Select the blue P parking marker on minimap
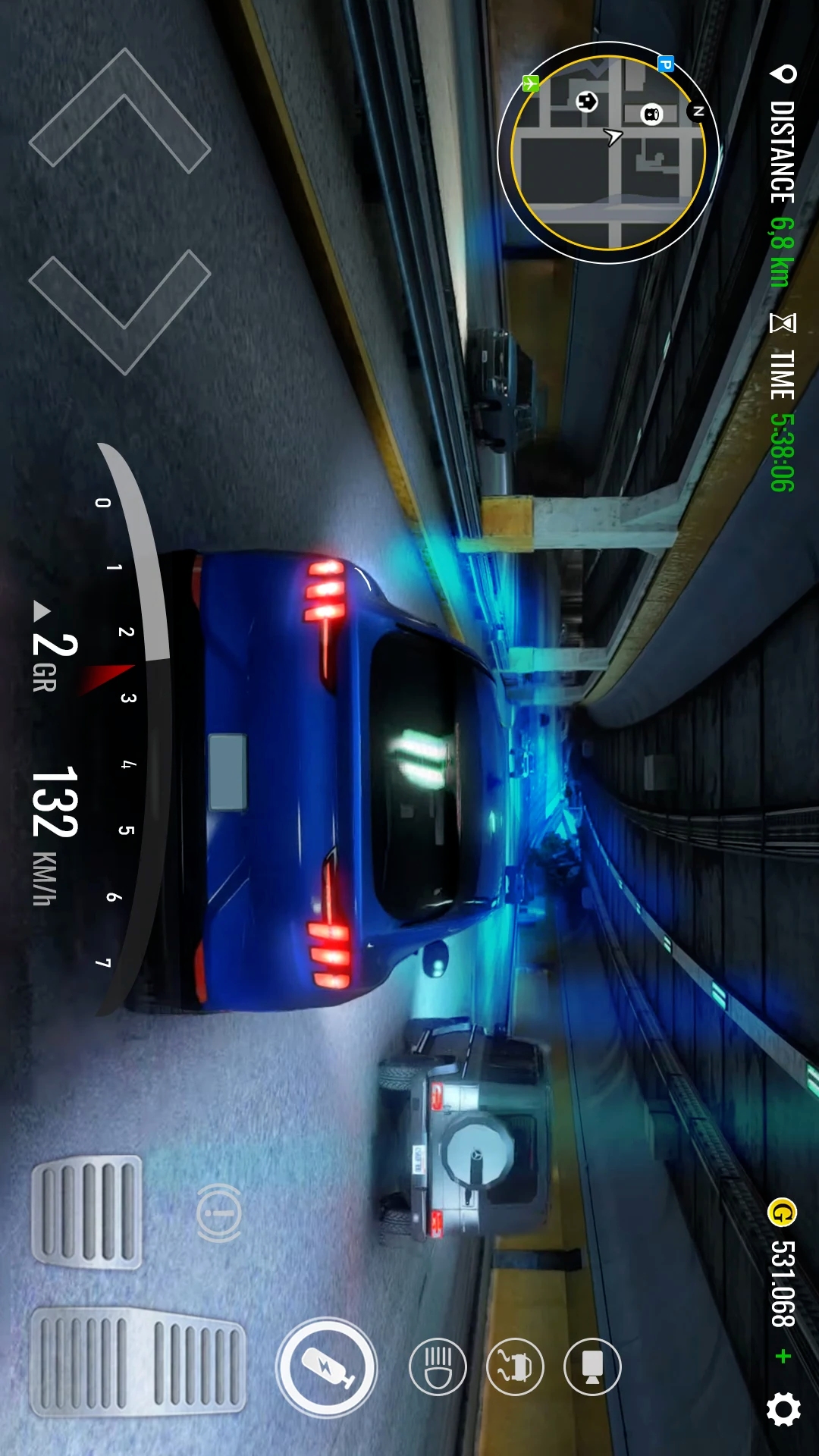The image size is (819, 1456). (x=665, y=64)
